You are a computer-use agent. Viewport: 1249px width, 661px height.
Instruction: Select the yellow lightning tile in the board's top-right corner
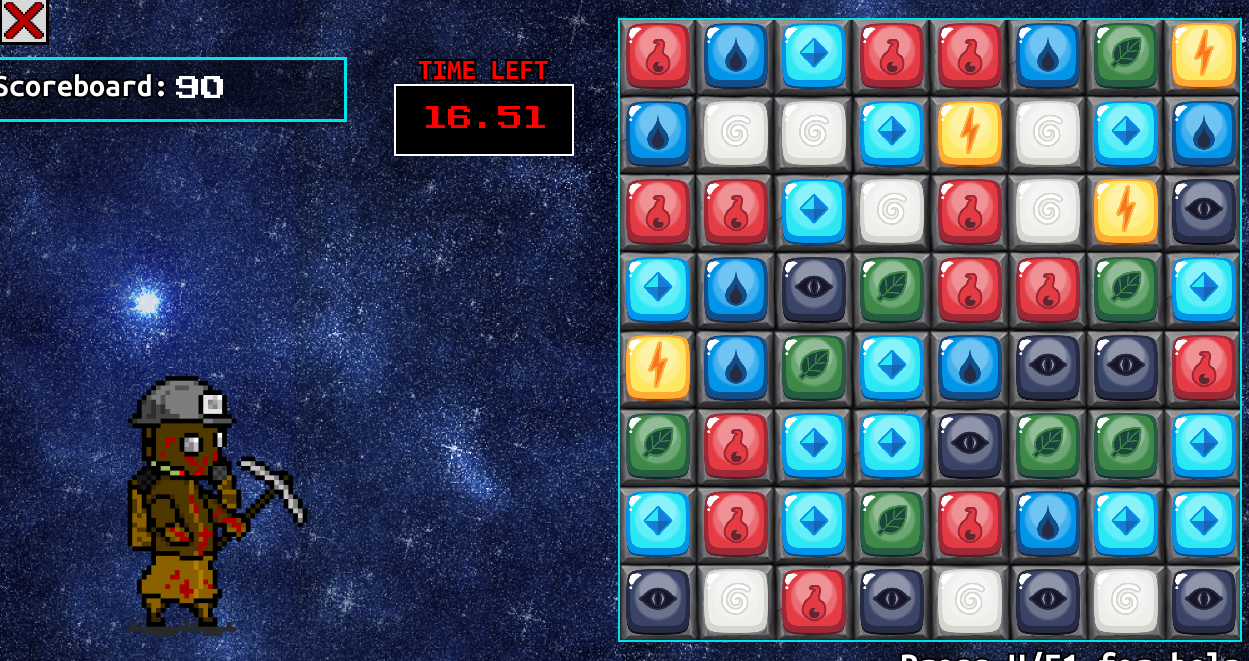click(1203, 56)
